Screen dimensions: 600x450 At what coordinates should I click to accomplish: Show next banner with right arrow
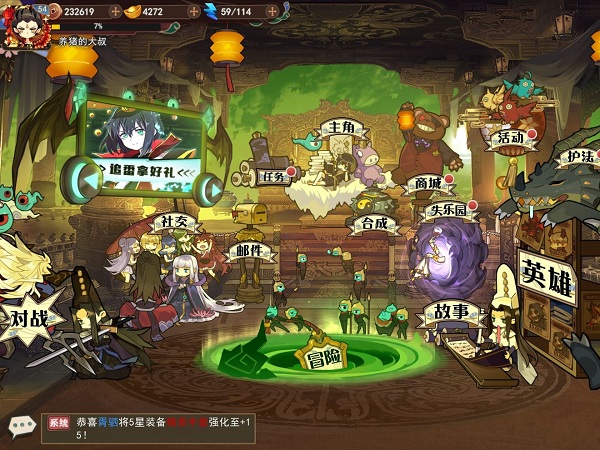(x=208, y=186)
